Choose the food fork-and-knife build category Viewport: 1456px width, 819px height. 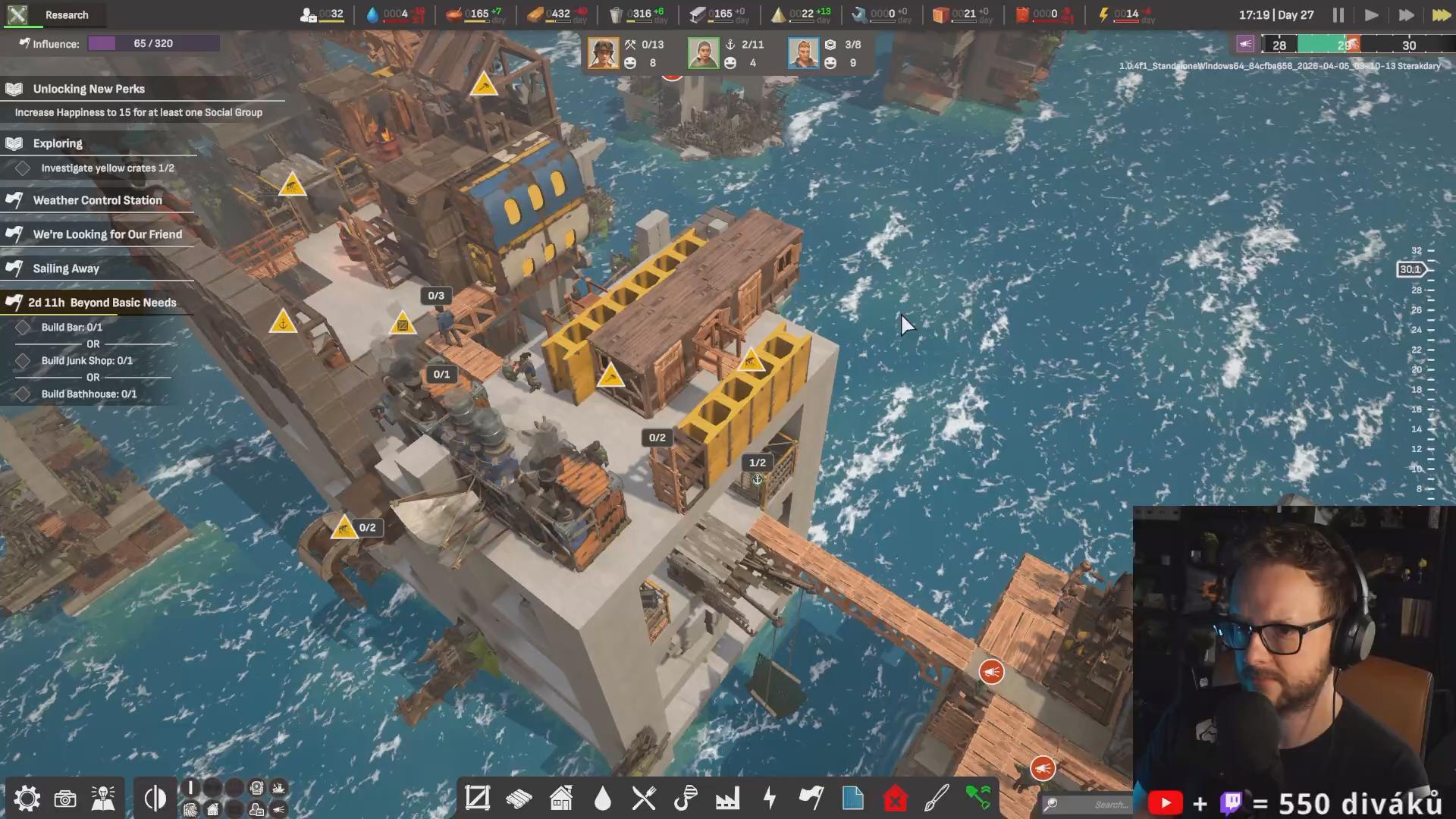click(x=644, y=799)
